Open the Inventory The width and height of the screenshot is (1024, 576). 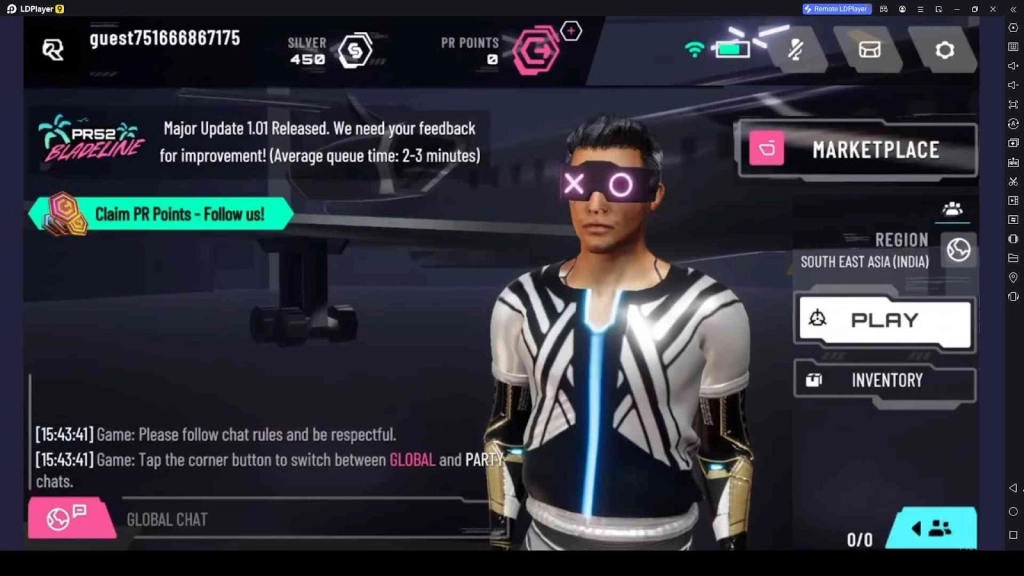(x=884, y=380)
